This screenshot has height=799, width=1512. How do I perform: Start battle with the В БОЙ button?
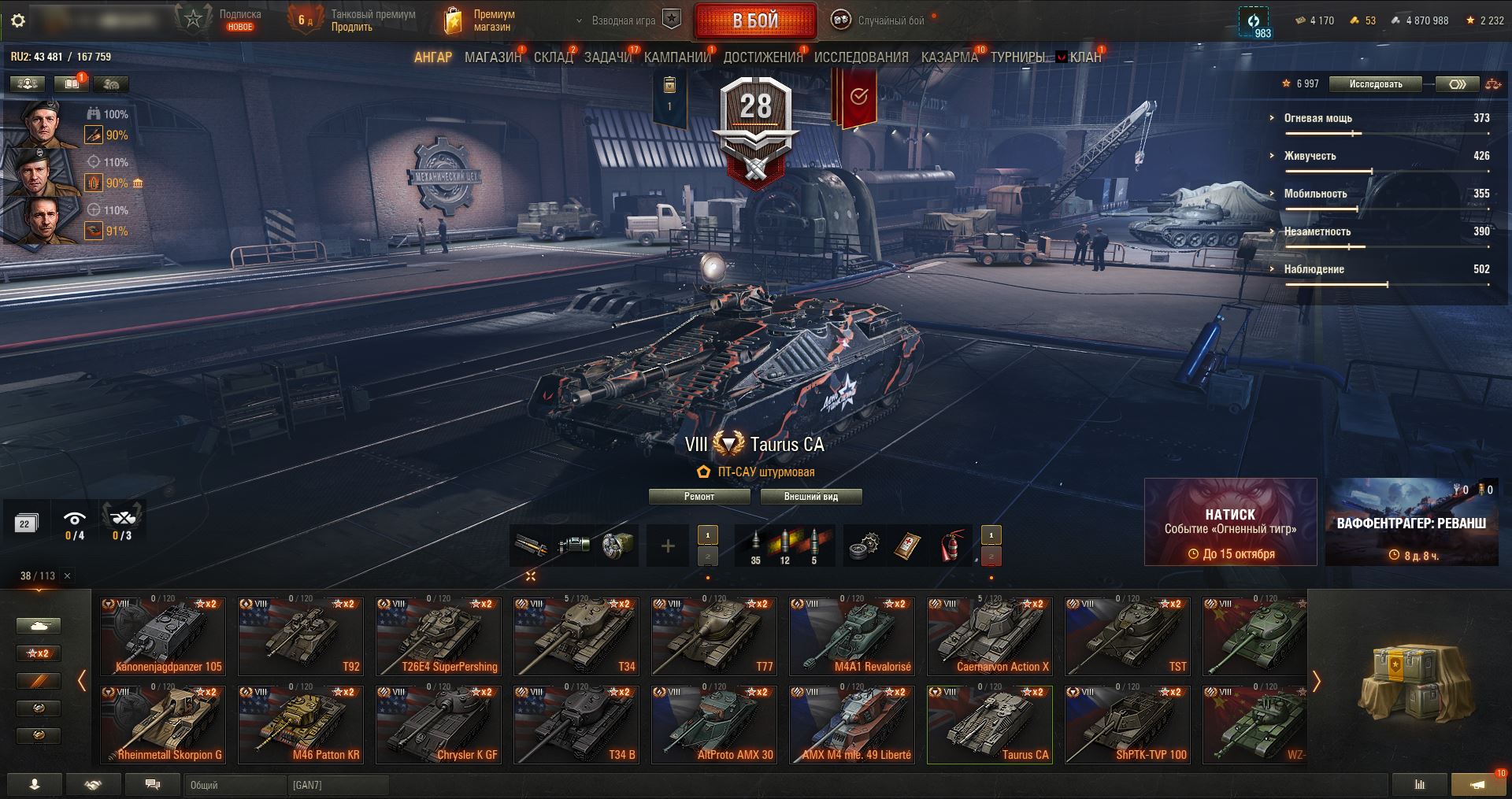754,21
